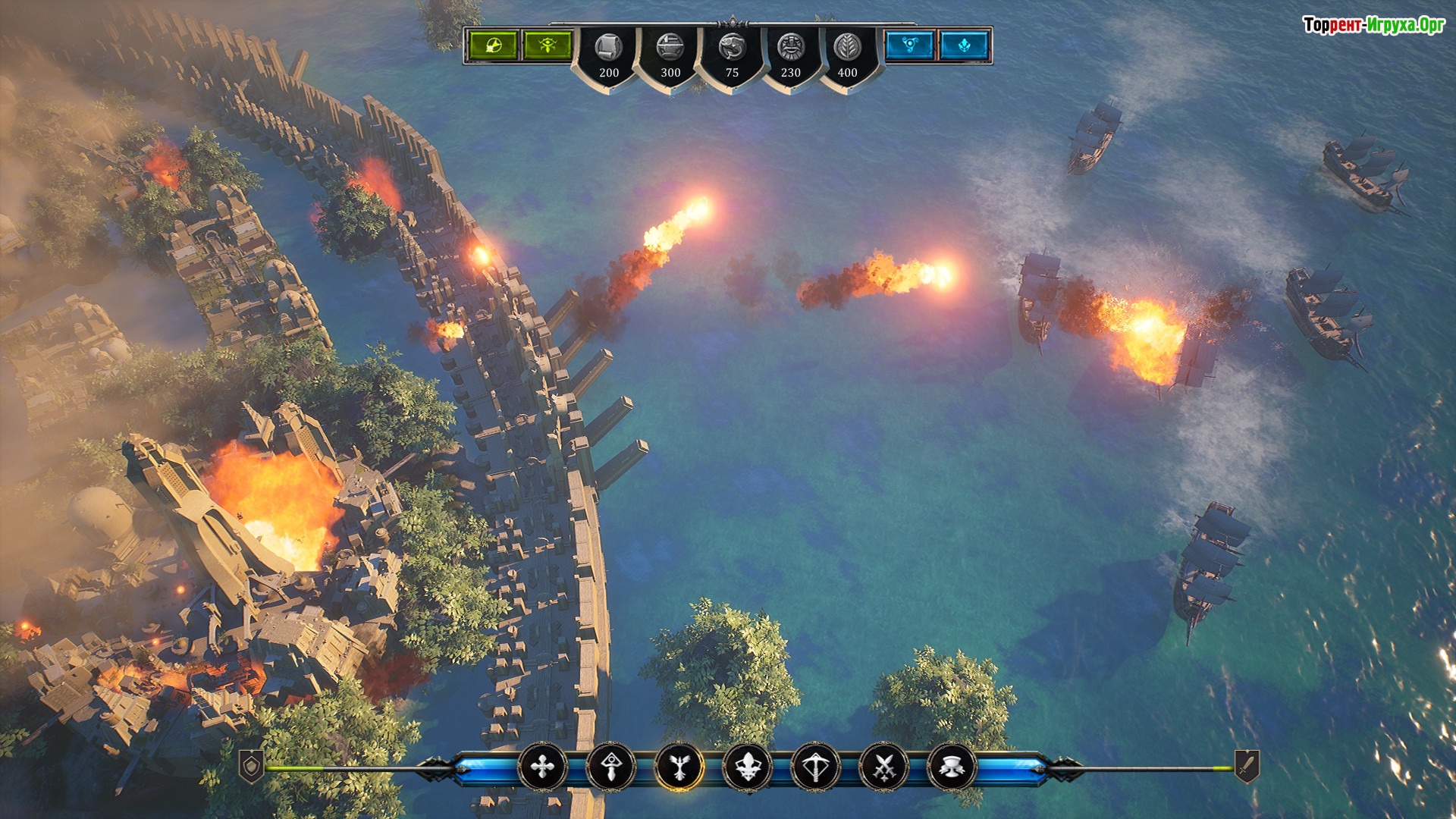Click the shield defense badge
Viewport: 1456px width, 819px height.
tap(252, 767)
